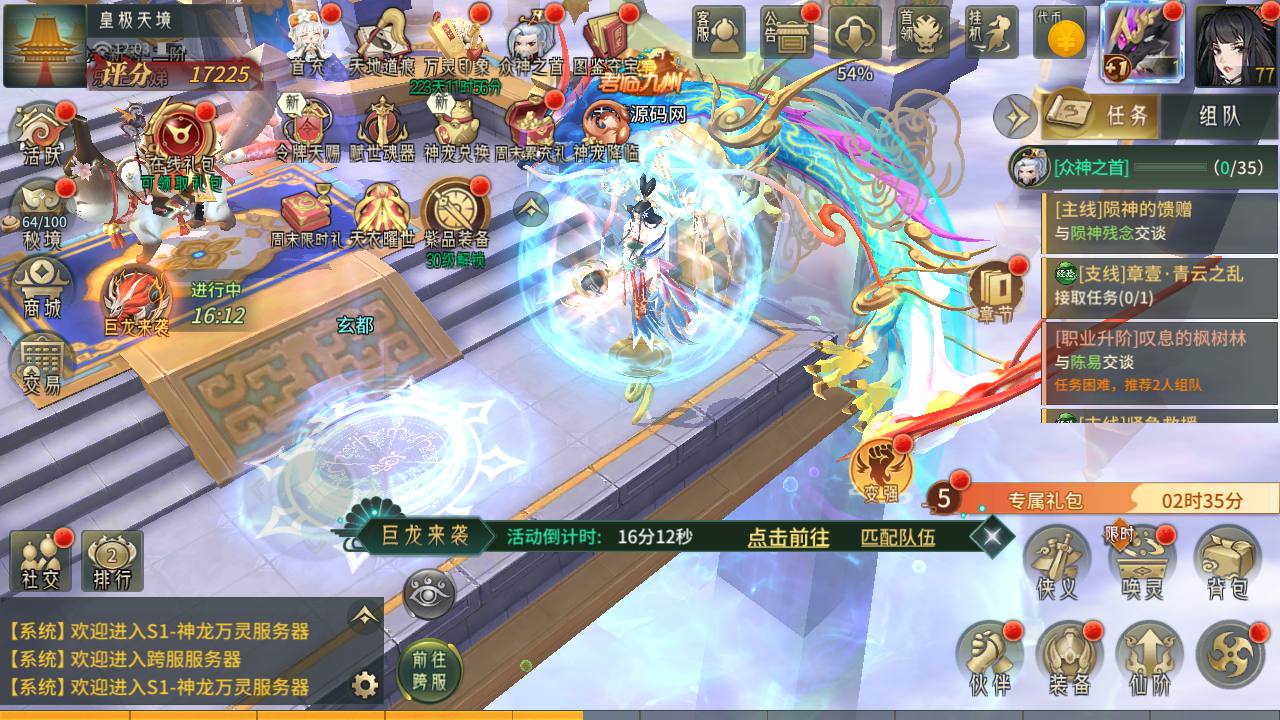Close the 巨龙来袭 event banner
Image resolution: width=1280 pixels, height=720 pixels.
pos(992,537)
